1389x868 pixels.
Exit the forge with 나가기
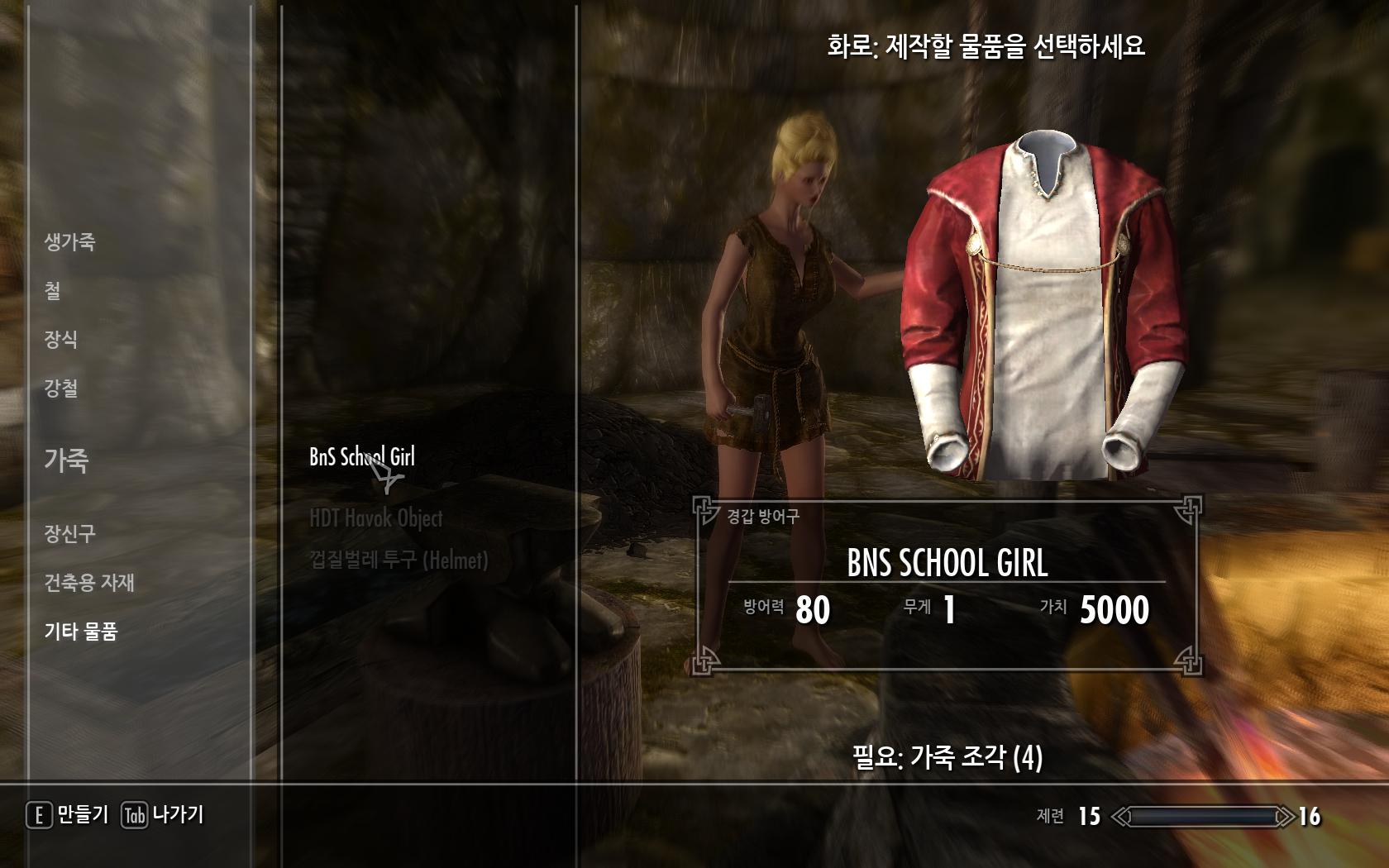(x=164, y=815)
